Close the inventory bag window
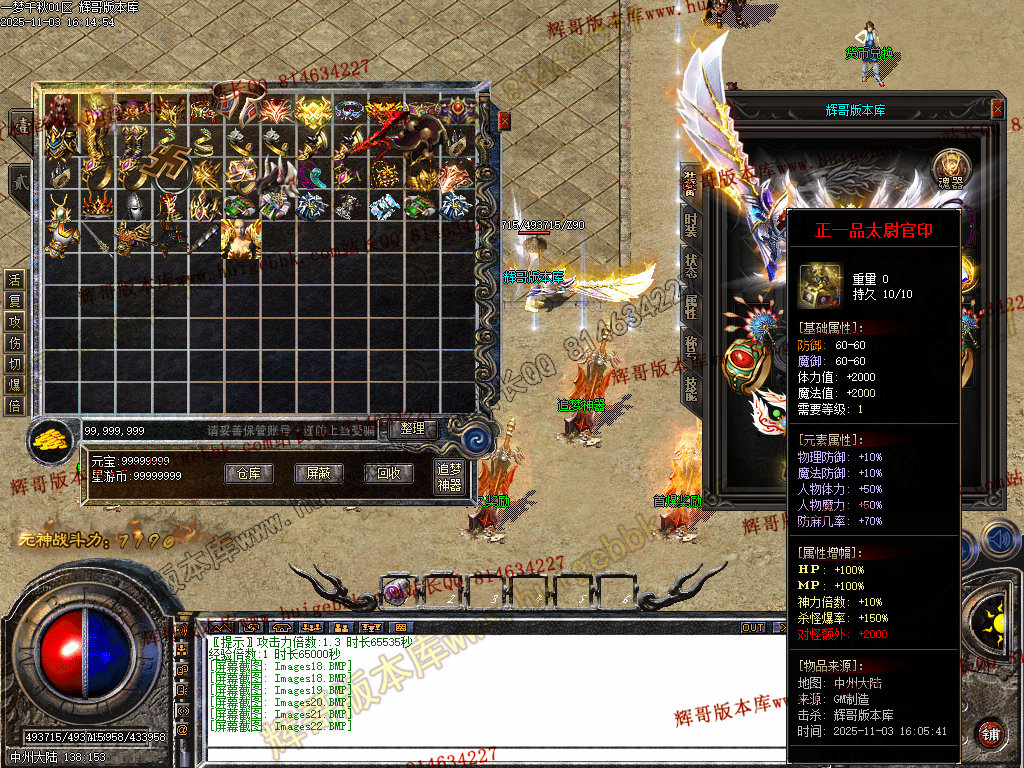The image size is (1024, 768). (504, 120)
